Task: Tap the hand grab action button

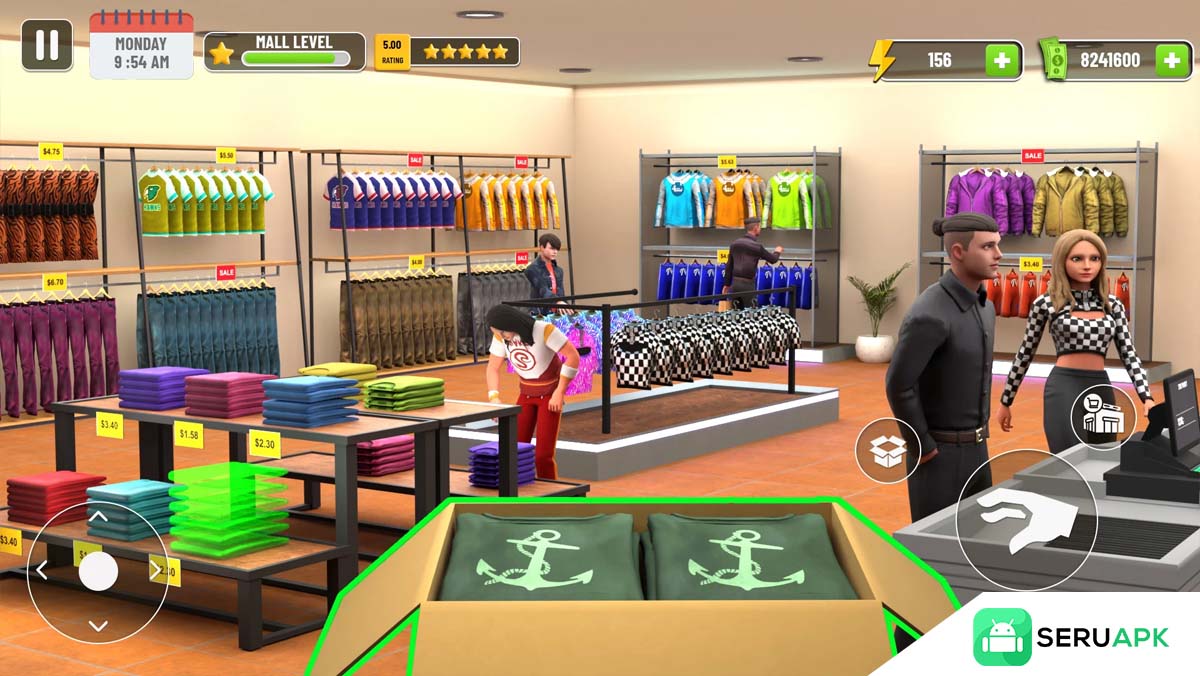Action: (1026, 520)
